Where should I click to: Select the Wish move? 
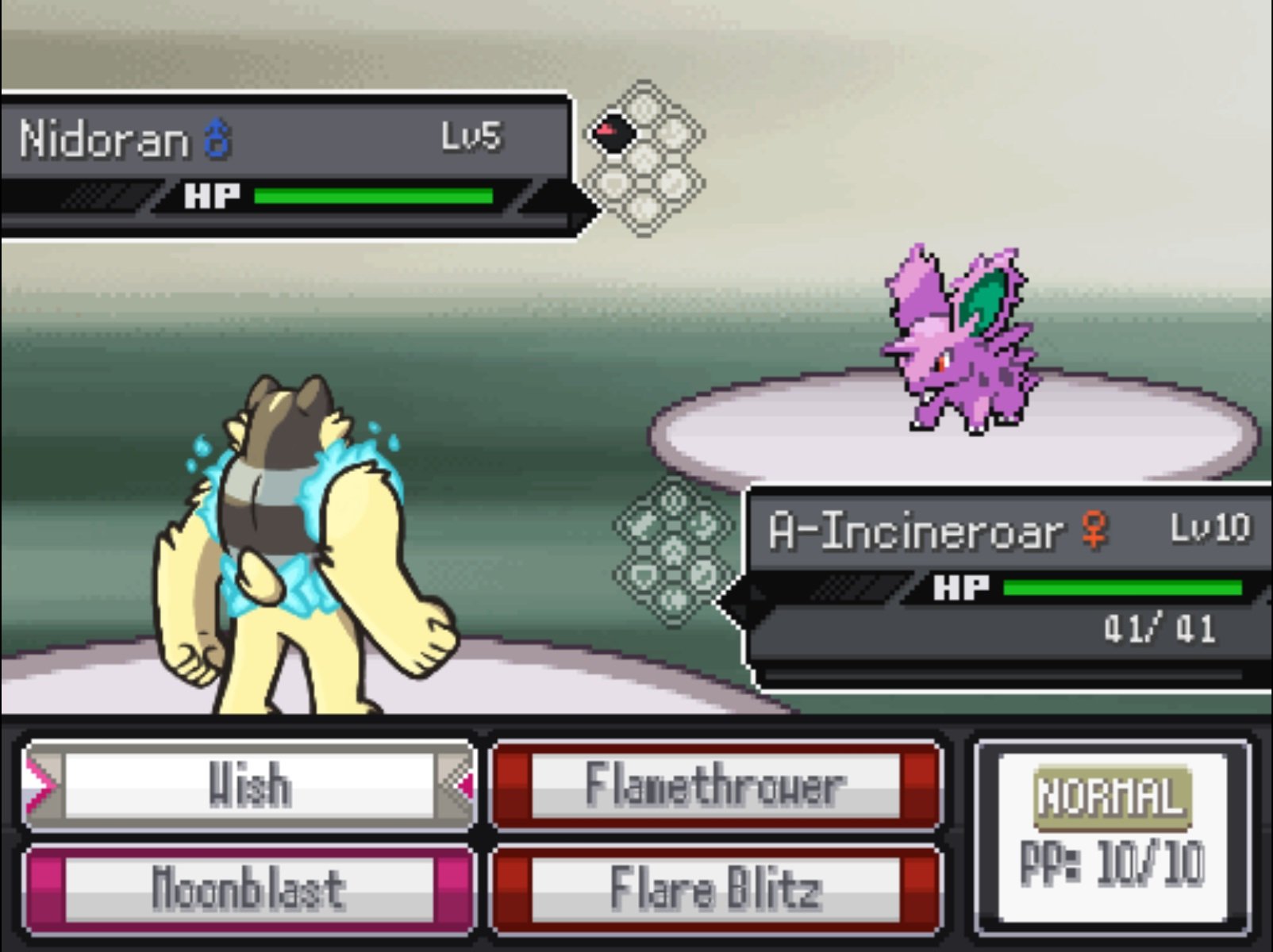[249, 785]
